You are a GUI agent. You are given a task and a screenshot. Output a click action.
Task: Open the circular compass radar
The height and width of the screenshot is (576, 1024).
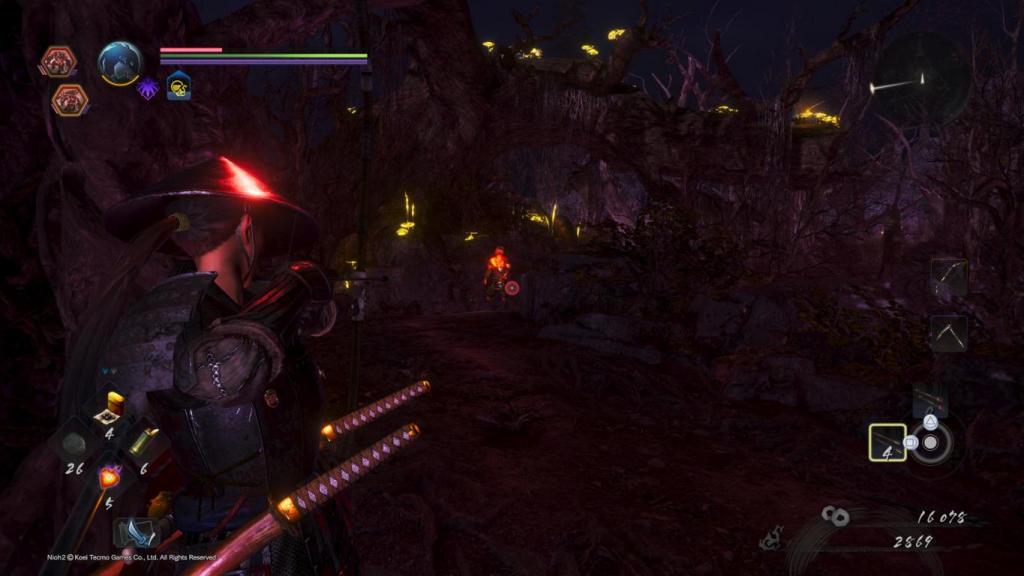point(921,79)
